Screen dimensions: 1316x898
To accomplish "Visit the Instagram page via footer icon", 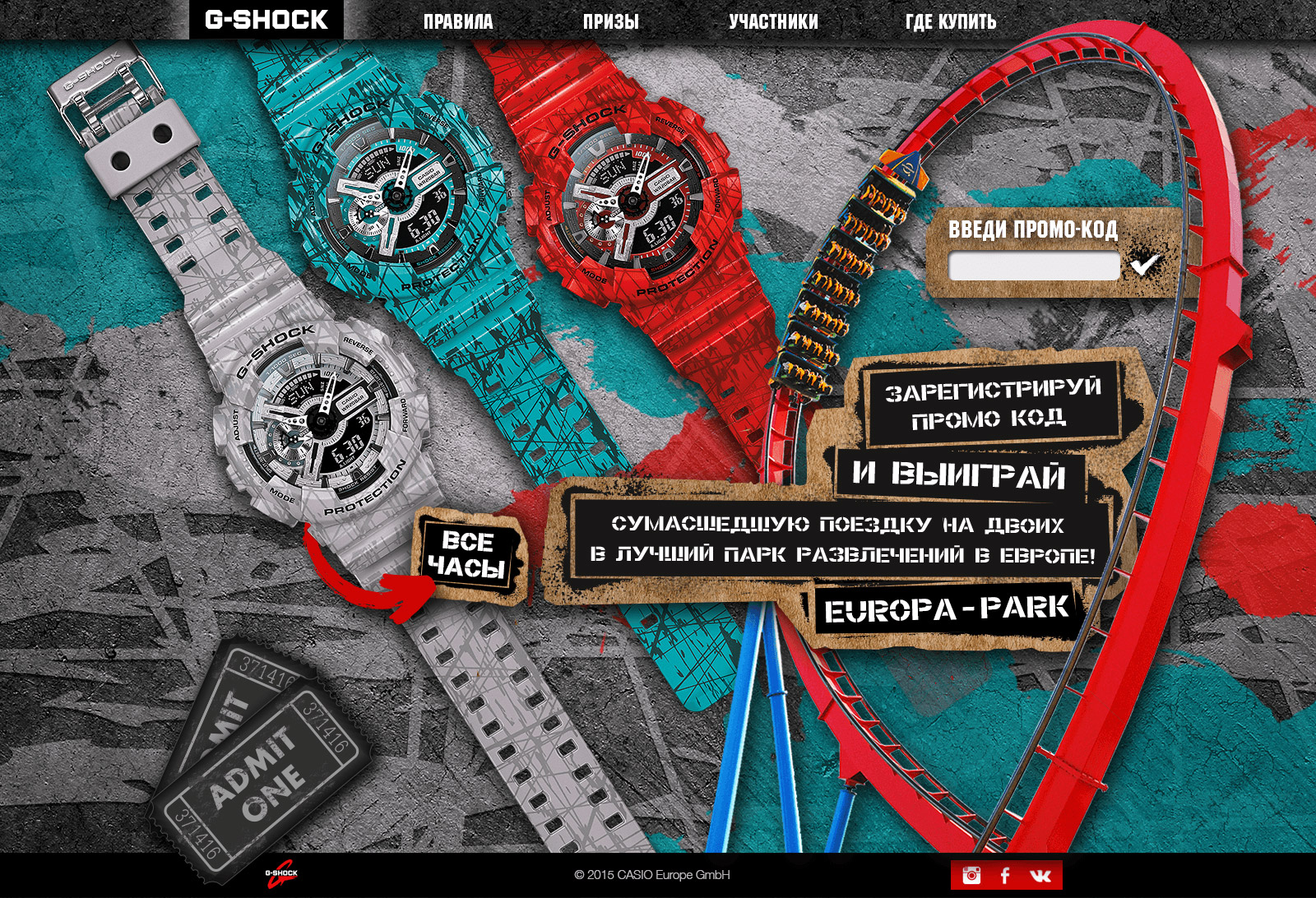I will coord(971,875).
